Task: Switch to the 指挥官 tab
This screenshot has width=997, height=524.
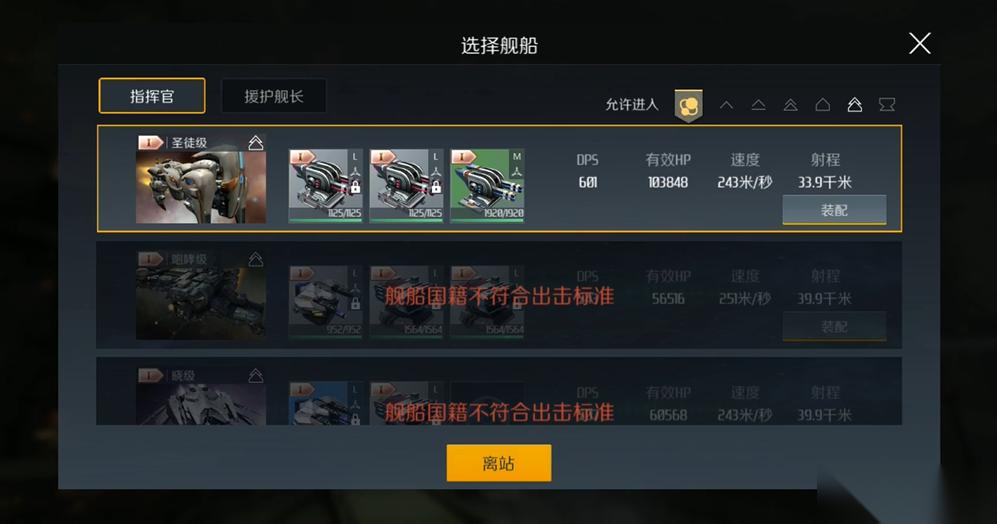Action: pyautogui.click(x=152, y=96)
